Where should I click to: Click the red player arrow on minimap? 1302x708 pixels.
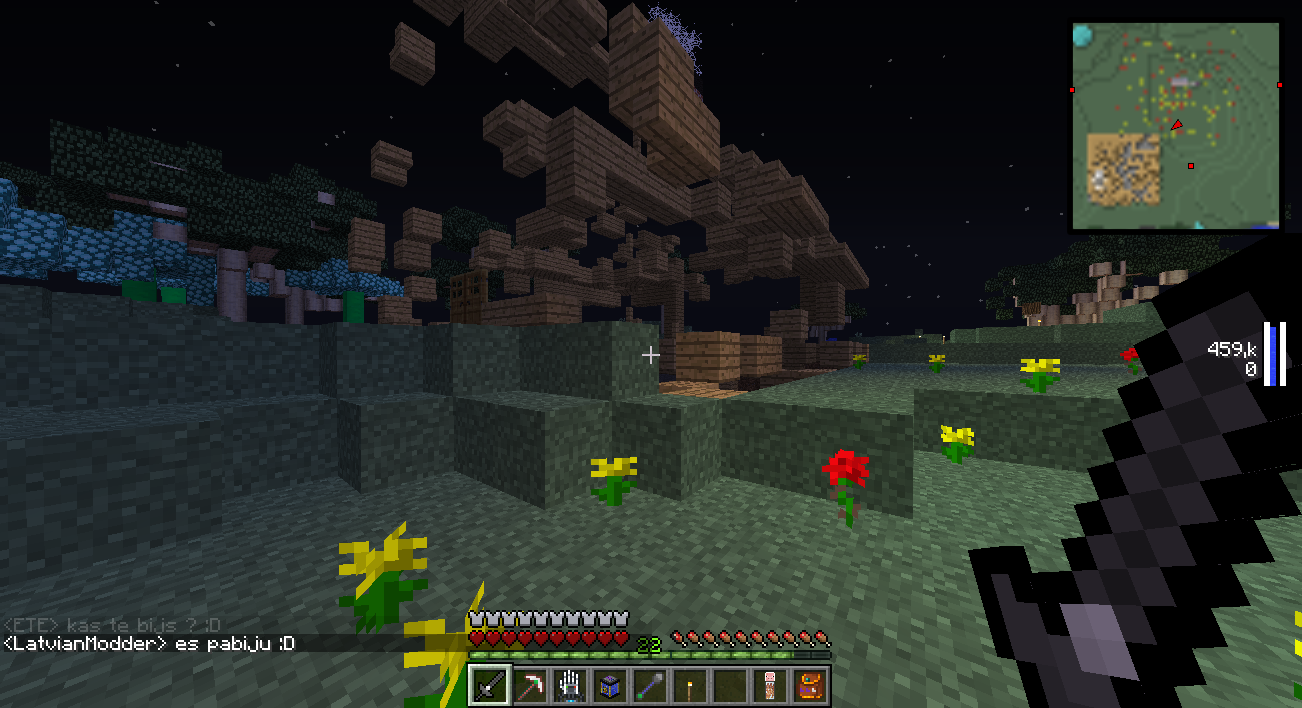click(x=1177, y=125)
